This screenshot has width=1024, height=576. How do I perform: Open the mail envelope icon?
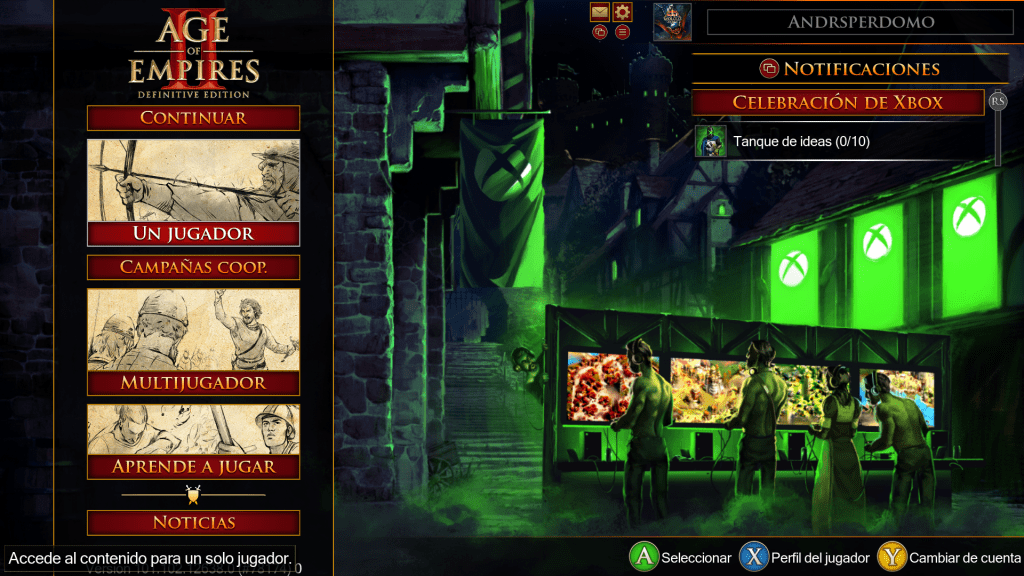600,12
